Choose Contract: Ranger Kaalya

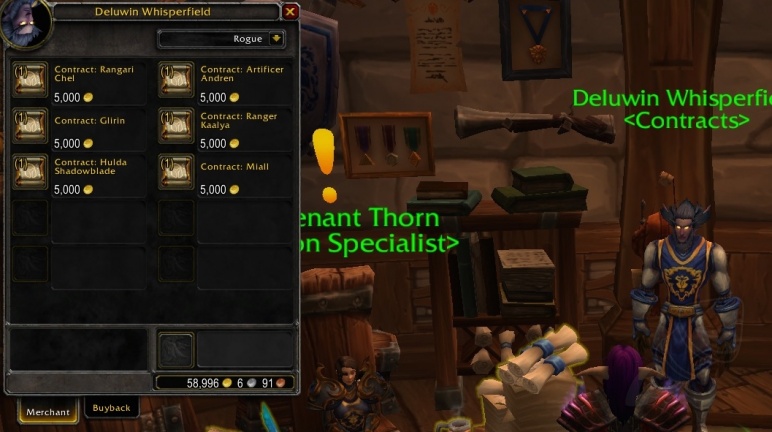coord(176,126)
